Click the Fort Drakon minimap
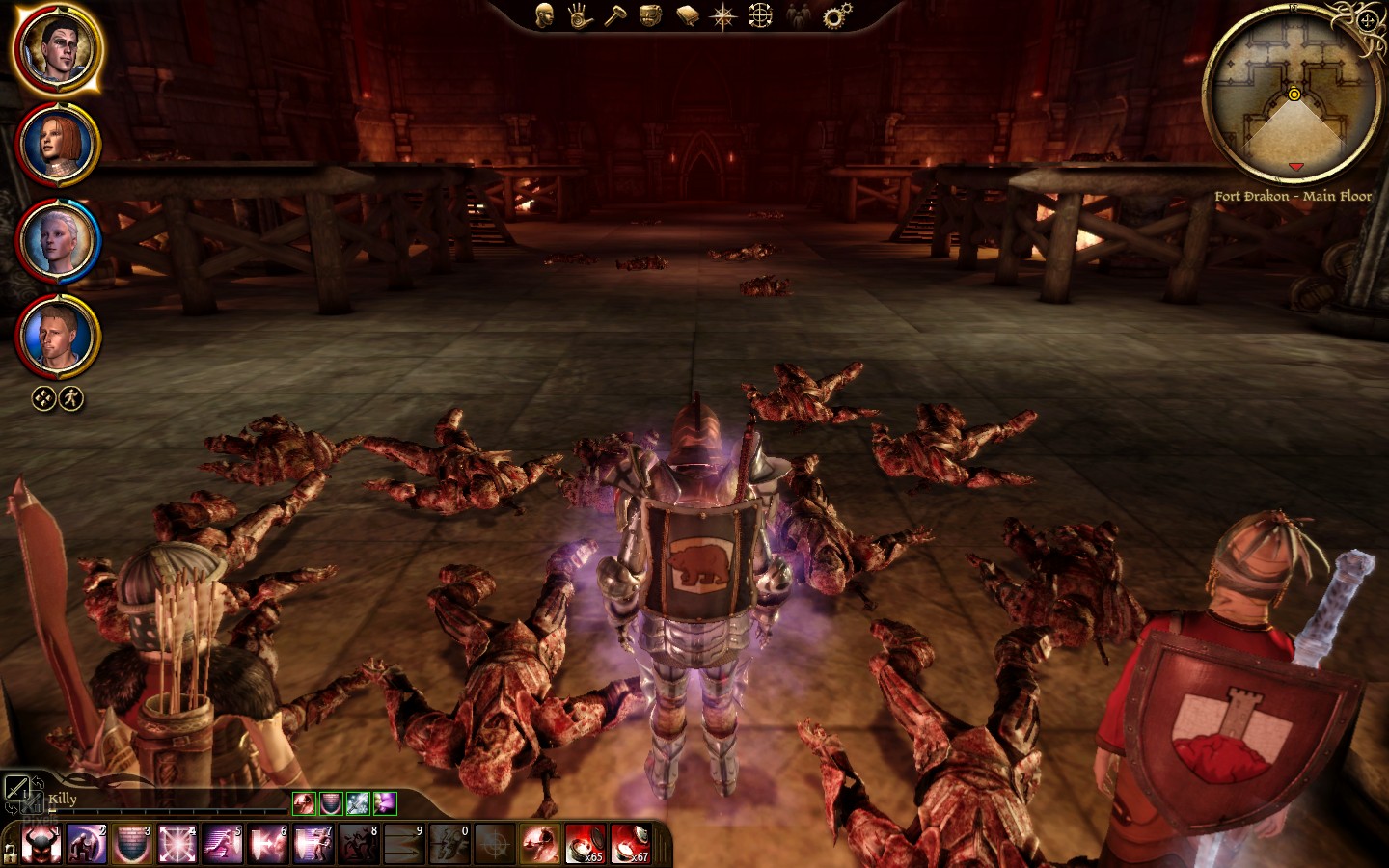The width and height of the screenshot is (1389, 868). point(1293,96)
